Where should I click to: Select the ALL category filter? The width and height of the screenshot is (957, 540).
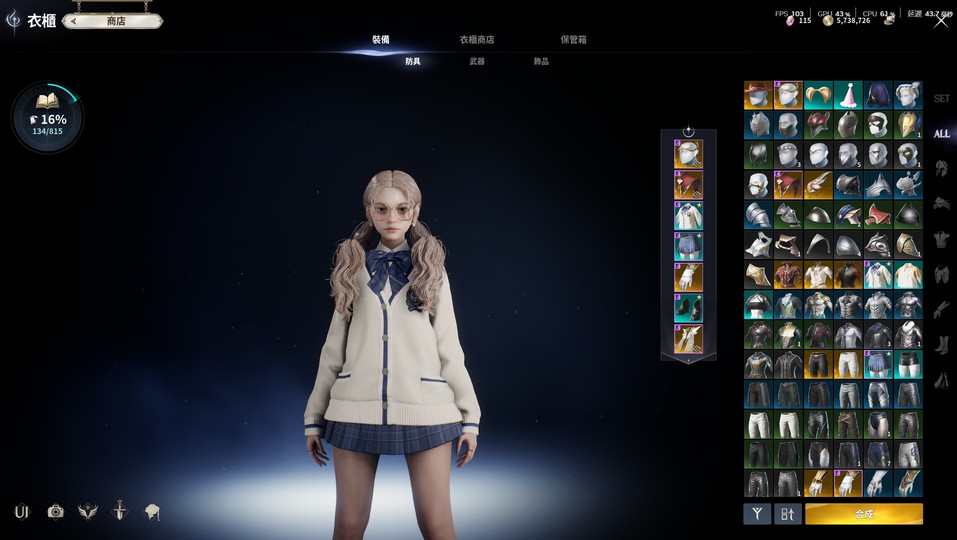tap(941, 134)
